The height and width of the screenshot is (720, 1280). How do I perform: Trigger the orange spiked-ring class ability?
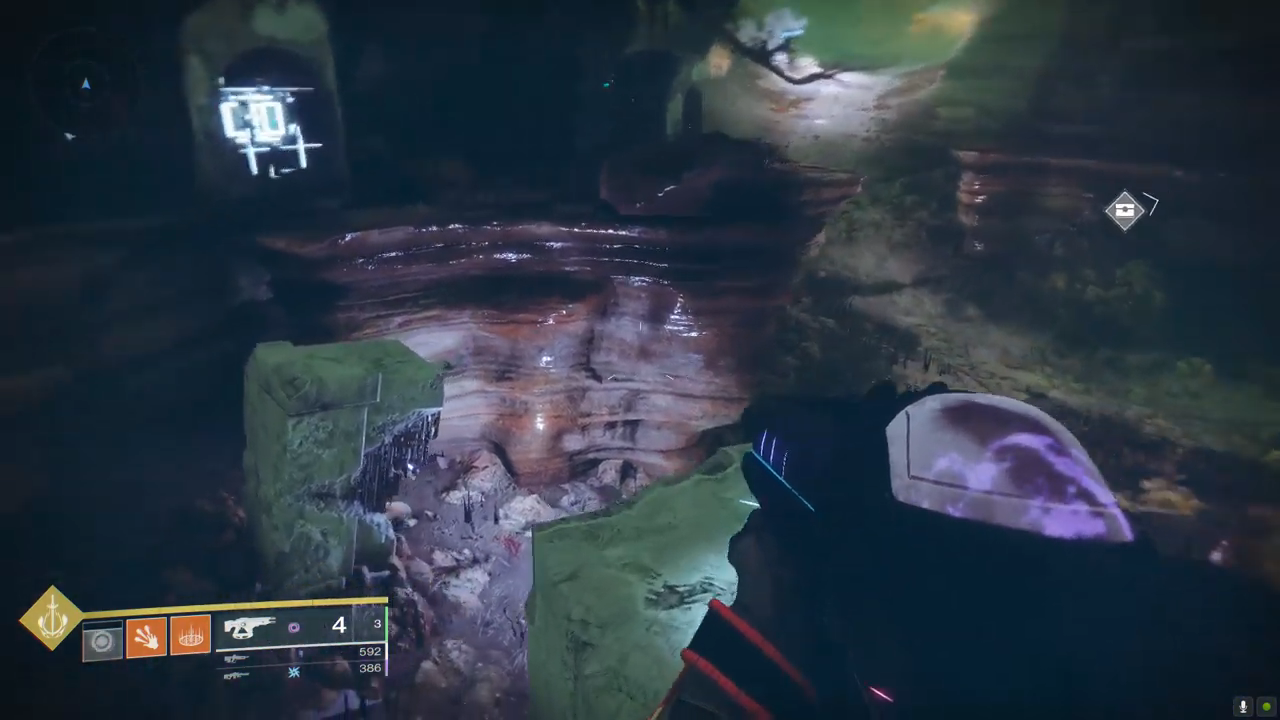coord(190,635)
